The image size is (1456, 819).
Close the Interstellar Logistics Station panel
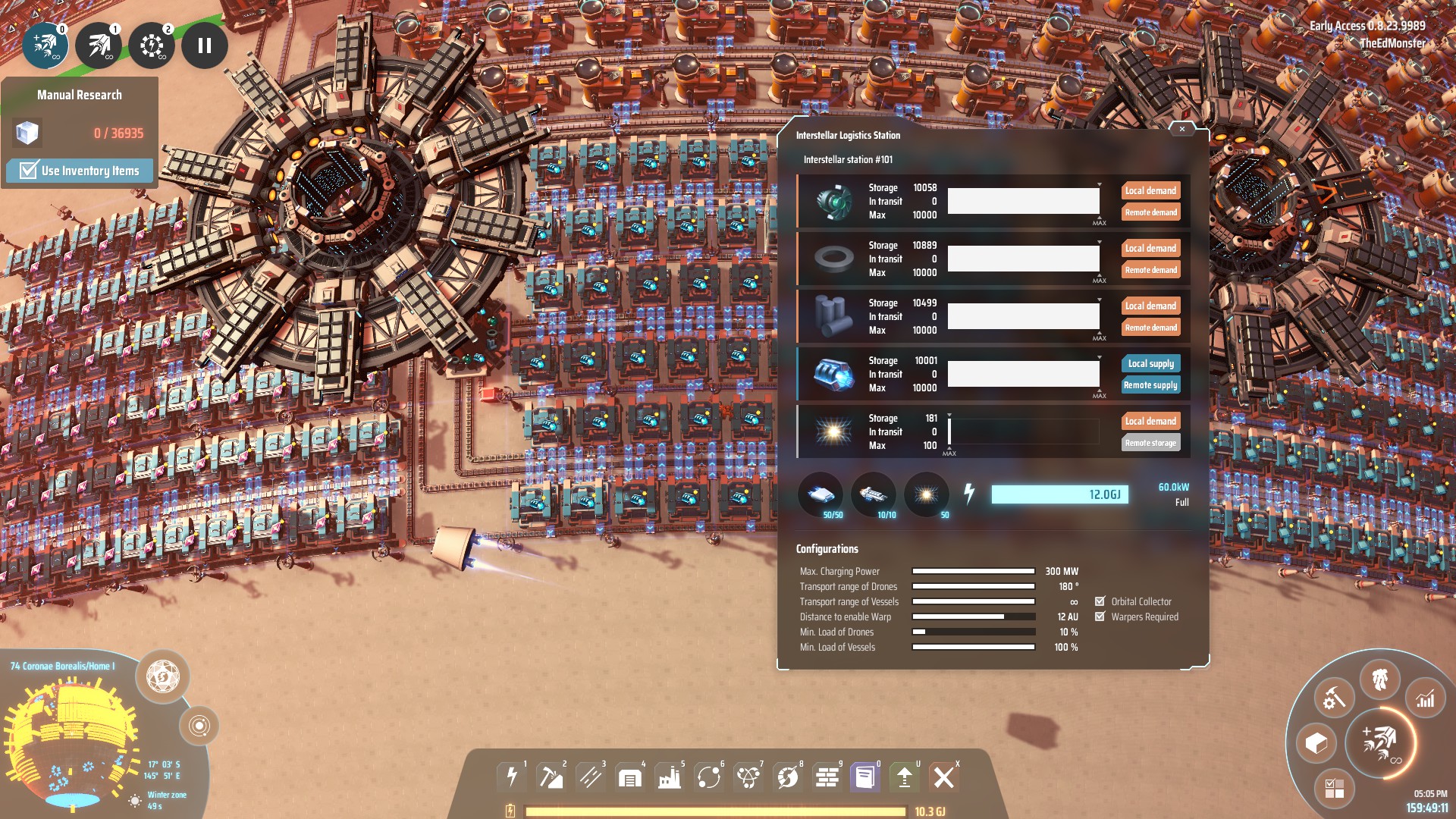pos(1181,130)
